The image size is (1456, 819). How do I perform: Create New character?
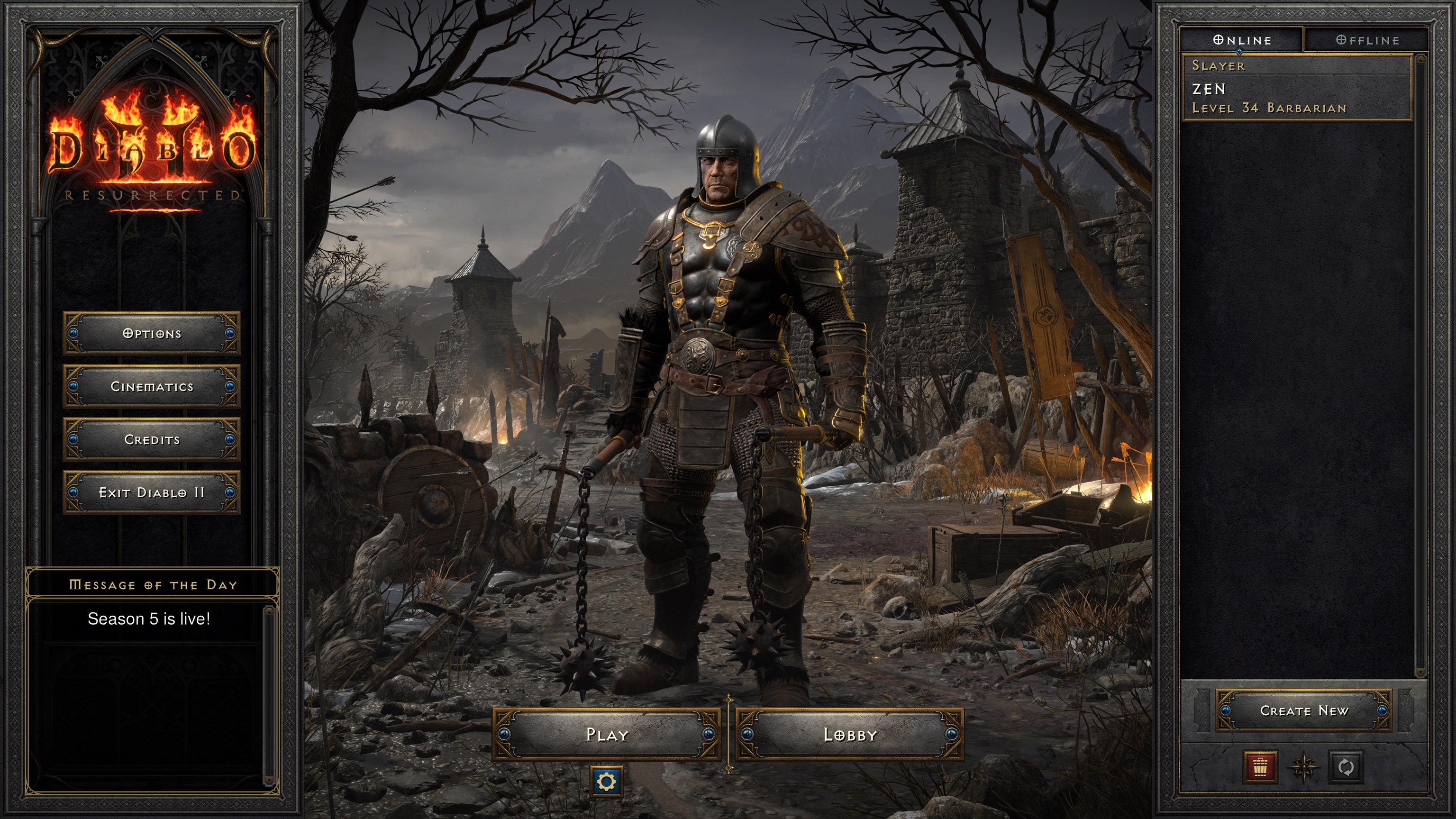tap(1304, 710)
